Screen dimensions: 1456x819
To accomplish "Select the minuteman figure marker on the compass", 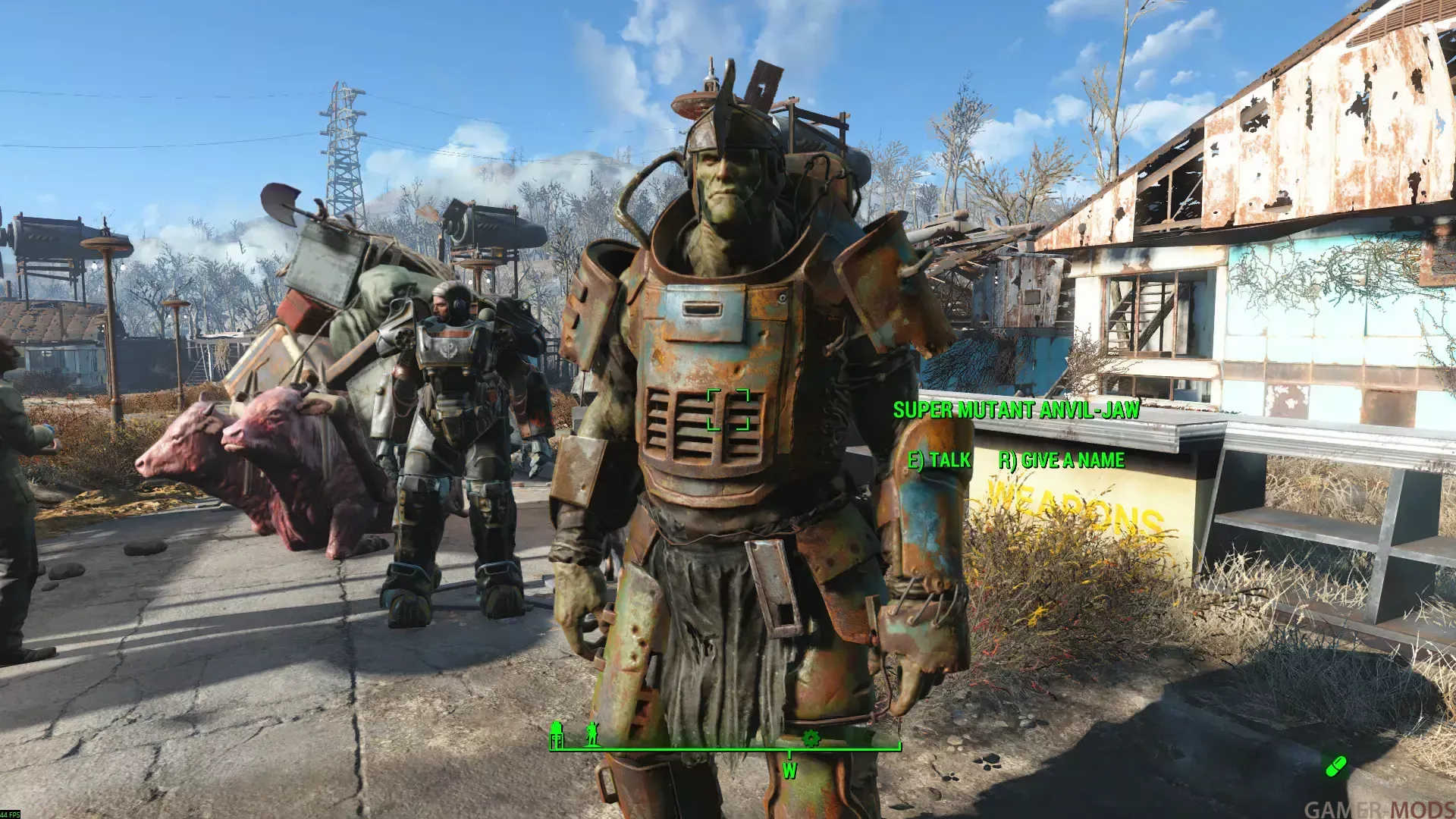I will pos(592,733).
